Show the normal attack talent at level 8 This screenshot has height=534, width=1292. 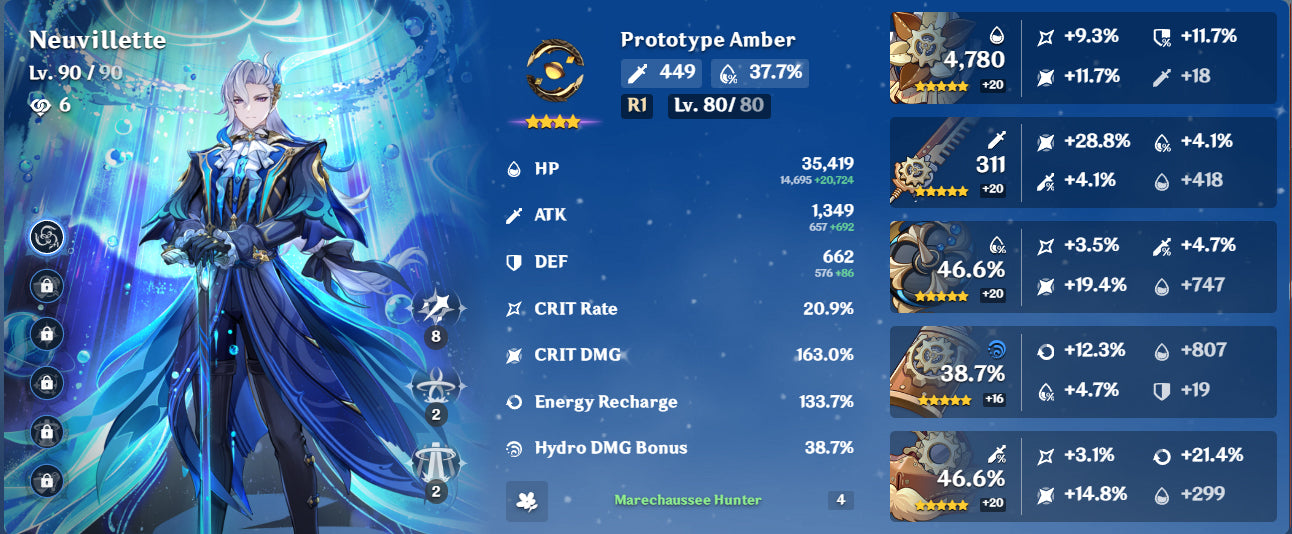pyautogui.click(x=435, y=309)
